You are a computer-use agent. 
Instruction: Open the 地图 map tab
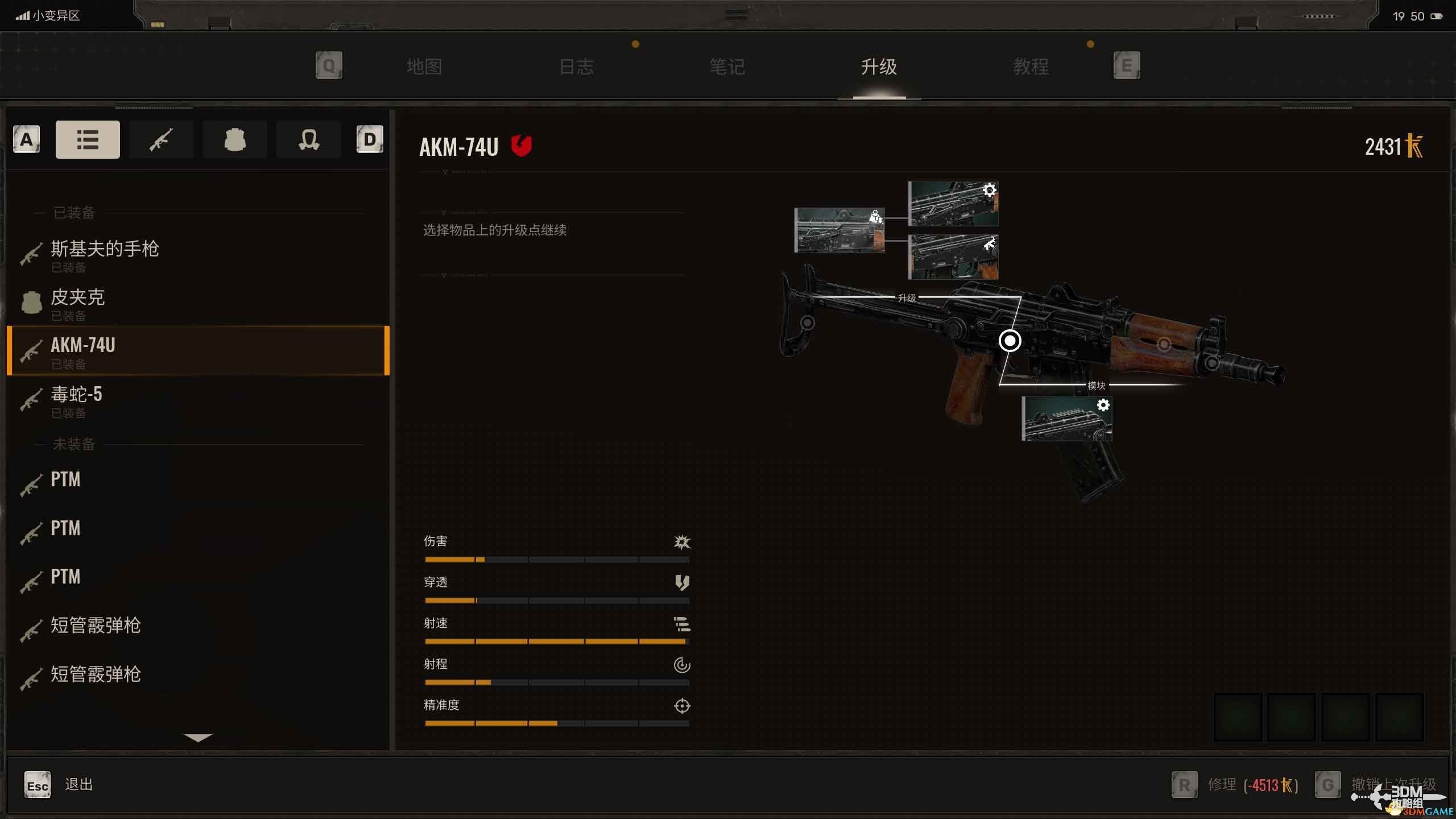(x=424, y=67)
